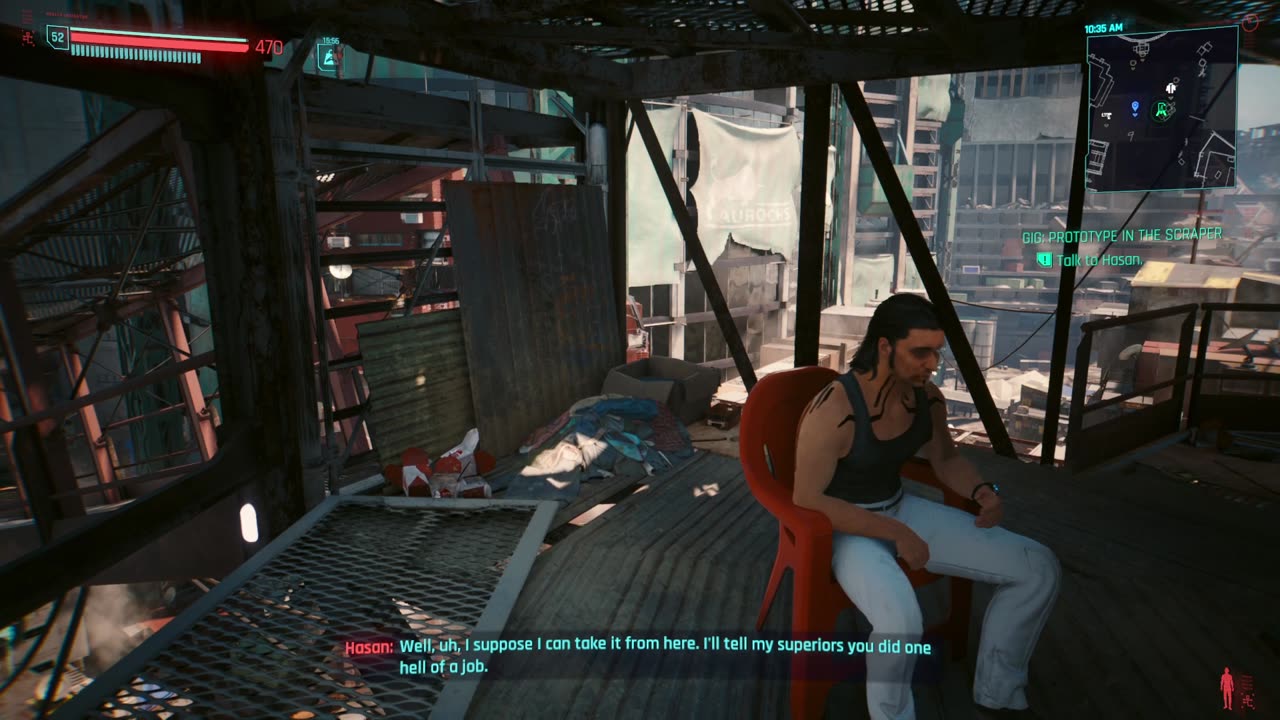Open the Gig: Prototype in the Scraper tracker
The image size is (1280, 720).
click(x=1121, y=235)
